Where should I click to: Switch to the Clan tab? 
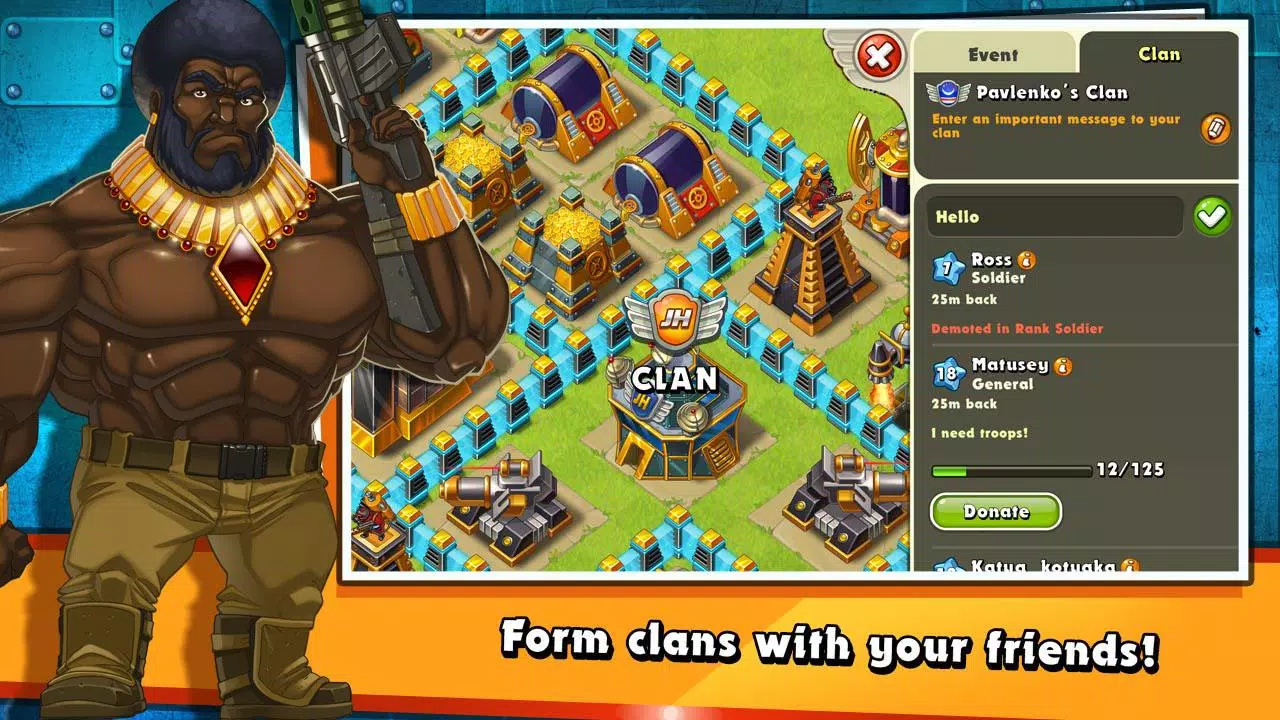coord(1158,55)
